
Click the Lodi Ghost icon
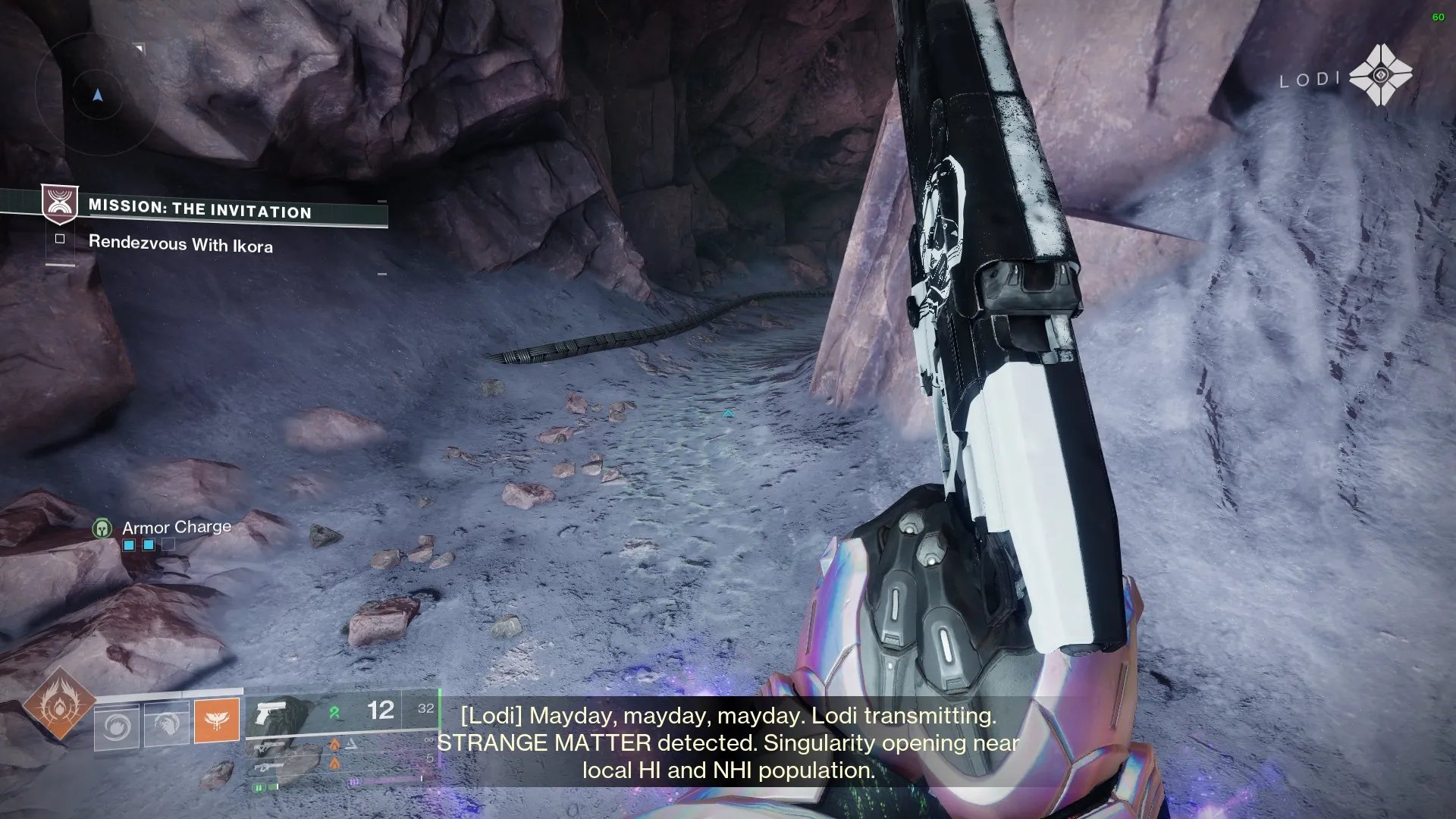click(1380, 75)
